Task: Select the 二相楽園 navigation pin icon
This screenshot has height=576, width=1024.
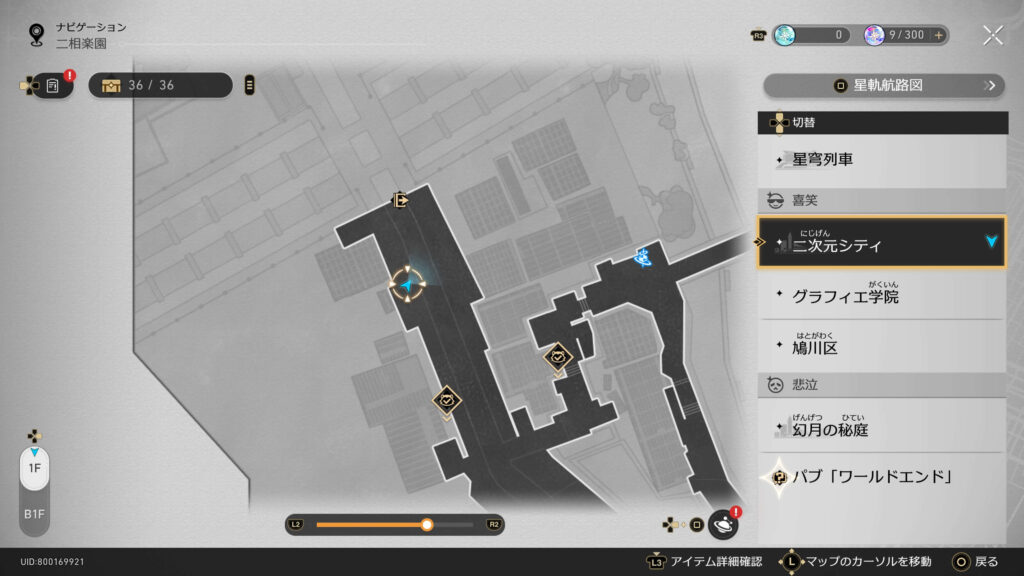Action: [x=37, y=35]
